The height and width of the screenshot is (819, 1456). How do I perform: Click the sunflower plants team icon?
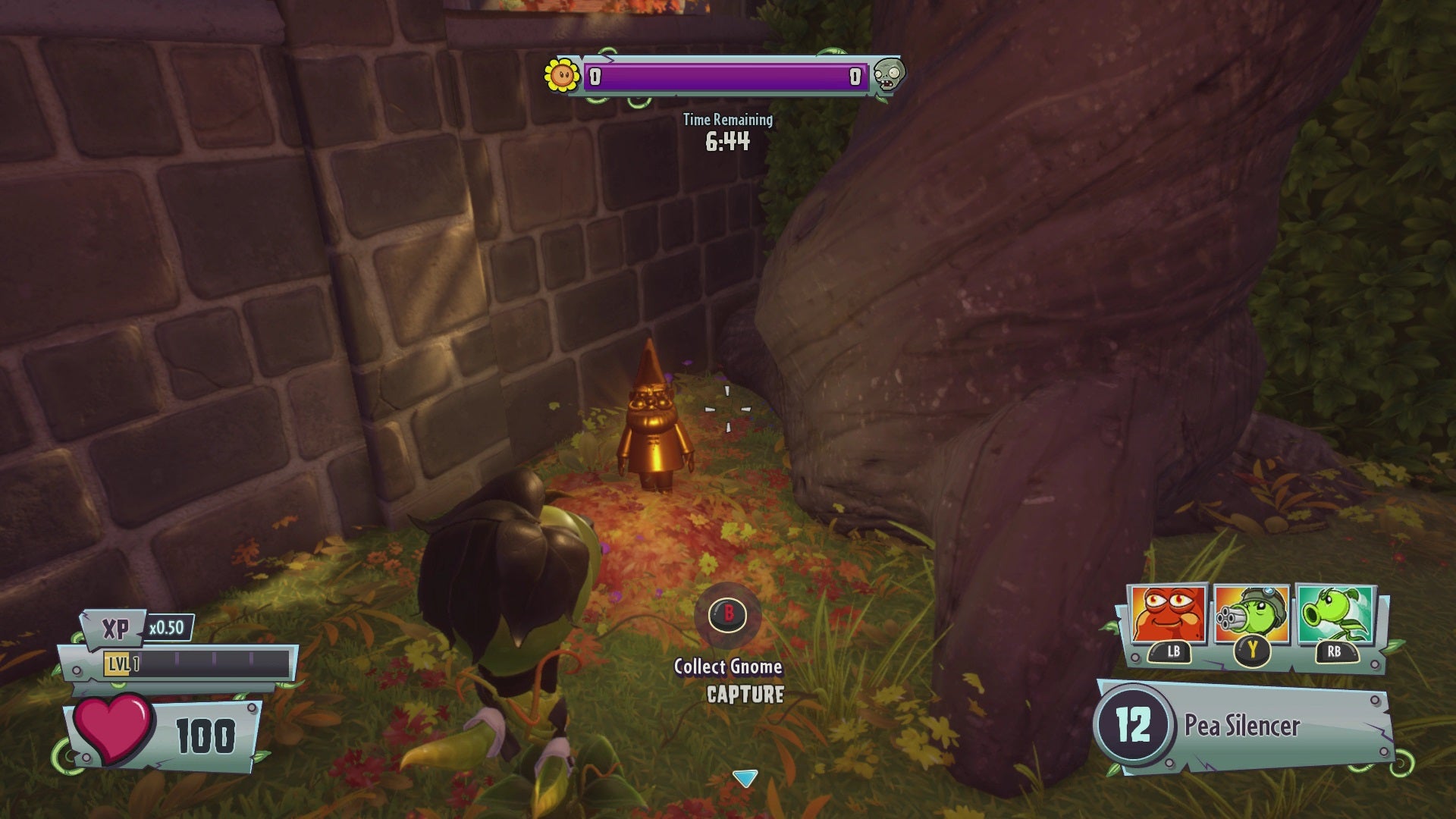563,75
